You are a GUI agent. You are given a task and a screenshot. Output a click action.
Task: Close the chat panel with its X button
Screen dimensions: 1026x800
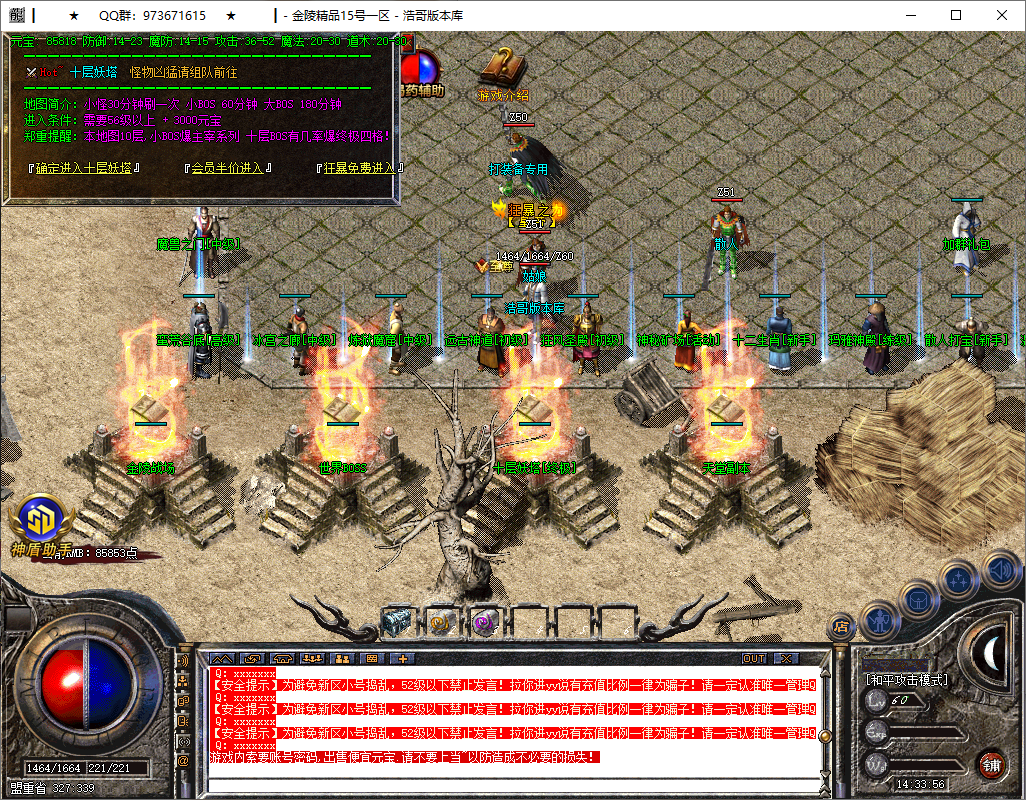point(786,659)
